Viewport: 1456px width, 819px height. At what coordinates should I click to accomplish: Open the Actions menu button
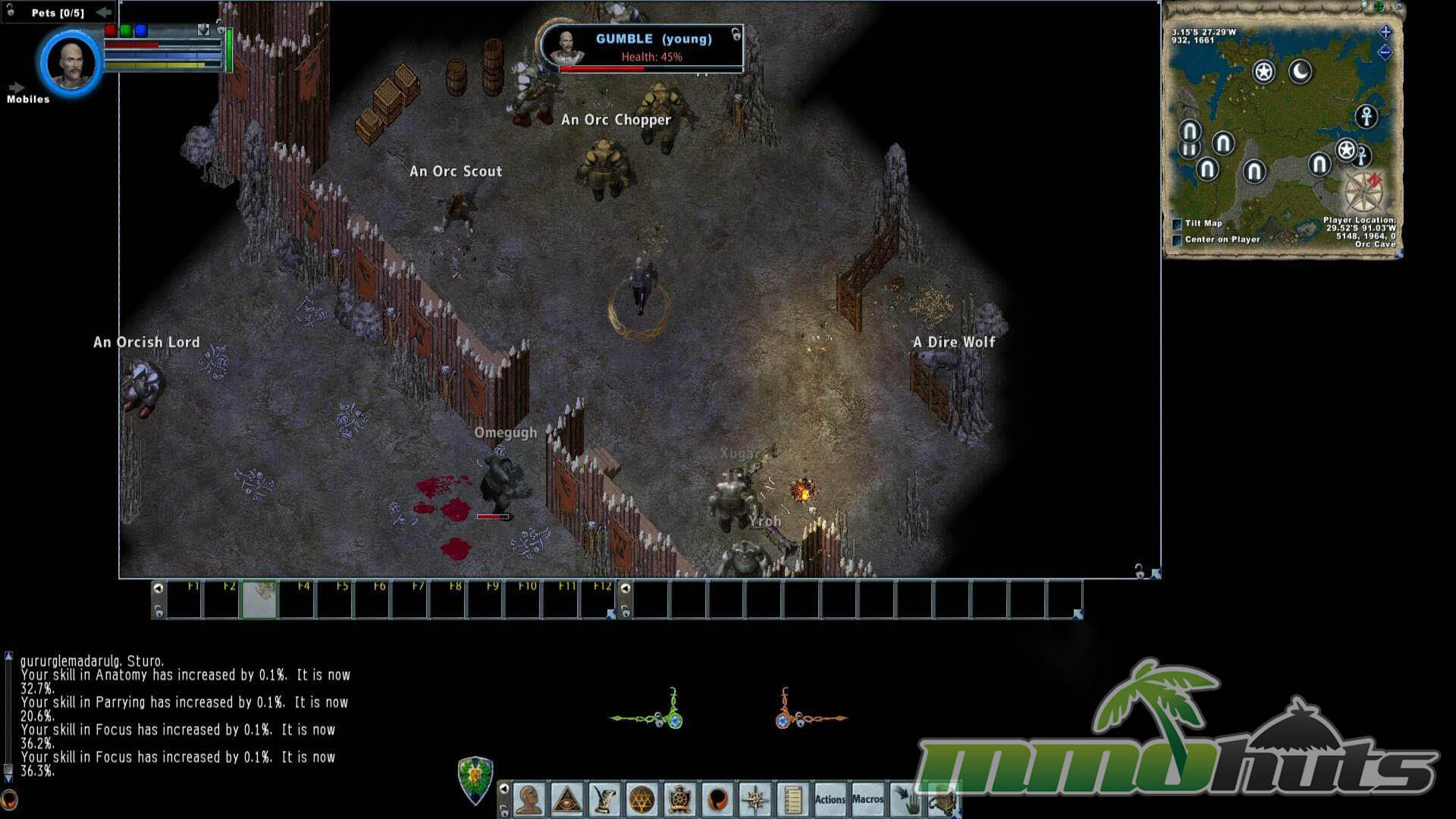click(830, 799)
